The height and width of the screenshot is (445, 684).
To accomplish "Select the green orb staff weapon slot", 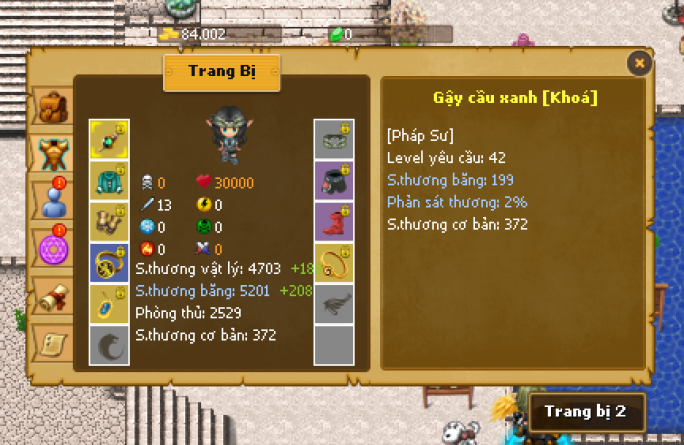I will (x=108, y=139).
